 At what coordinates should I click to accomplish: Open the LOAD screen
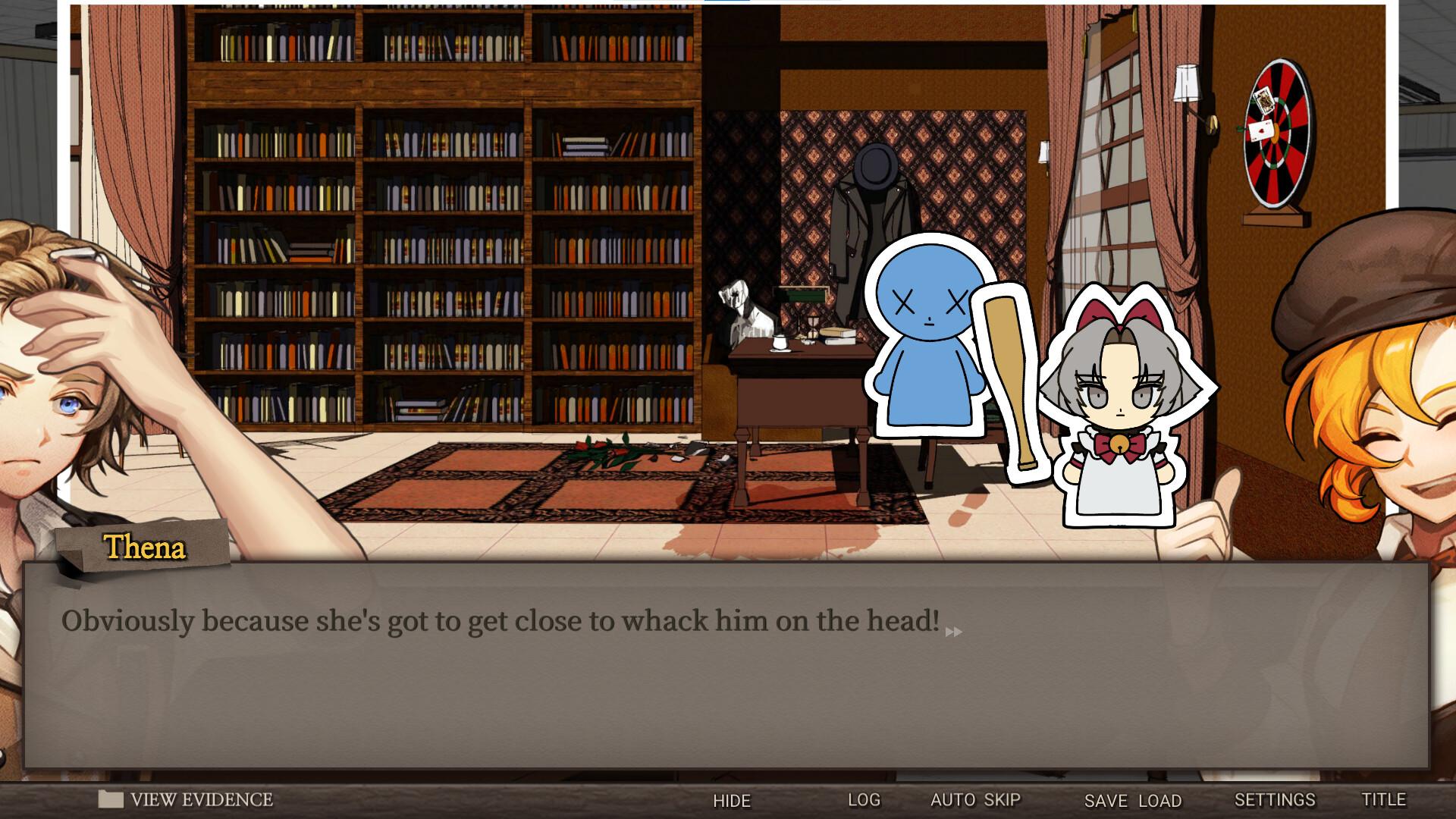point(1159,800)
